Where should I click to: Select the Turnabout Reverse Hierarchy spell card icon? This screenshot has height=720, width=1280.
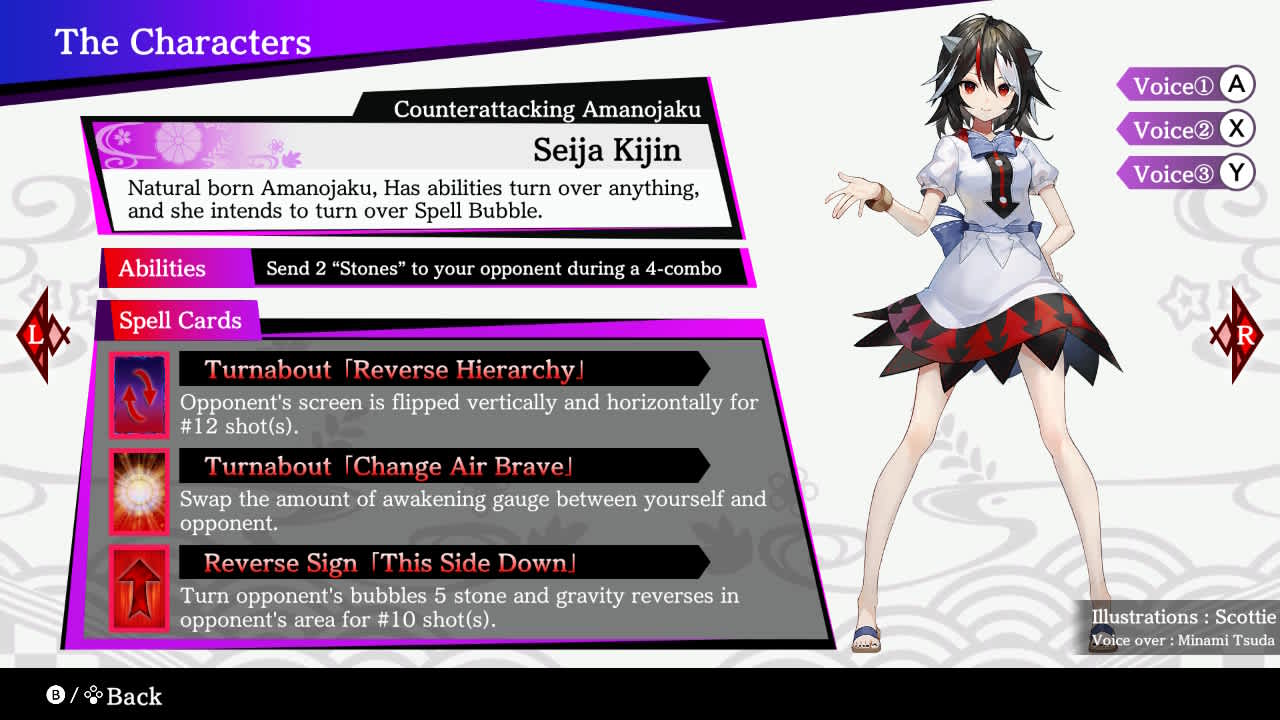[x=139, y=395]
